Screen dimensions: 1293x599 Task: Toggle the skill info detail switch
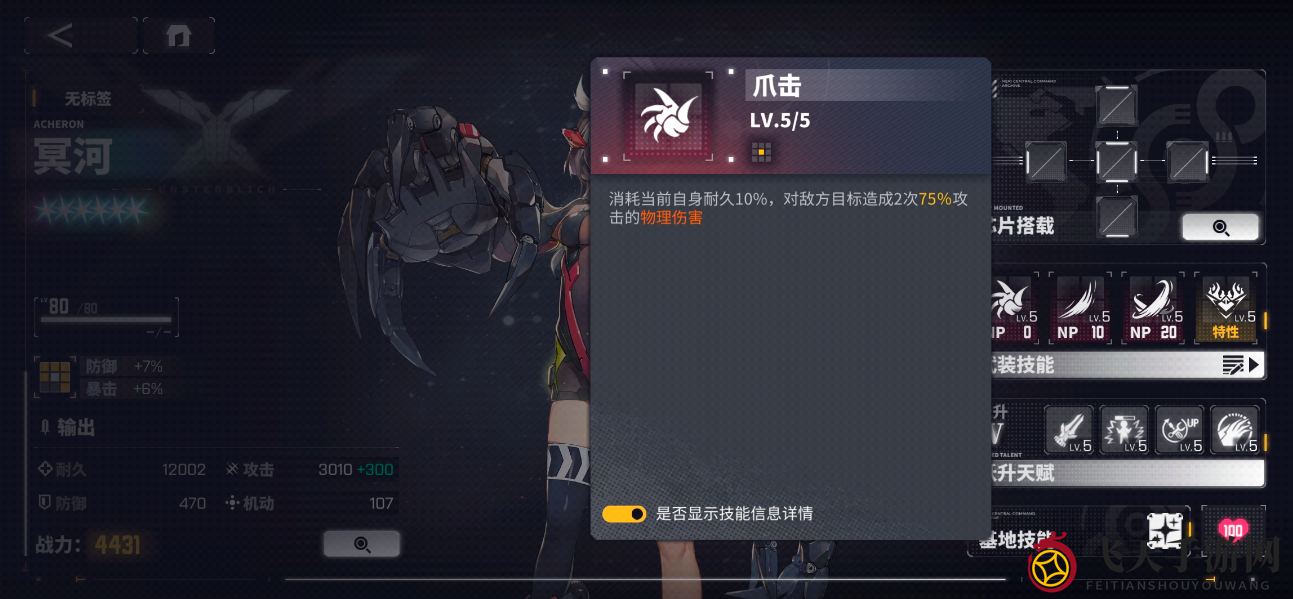(624, 514)
